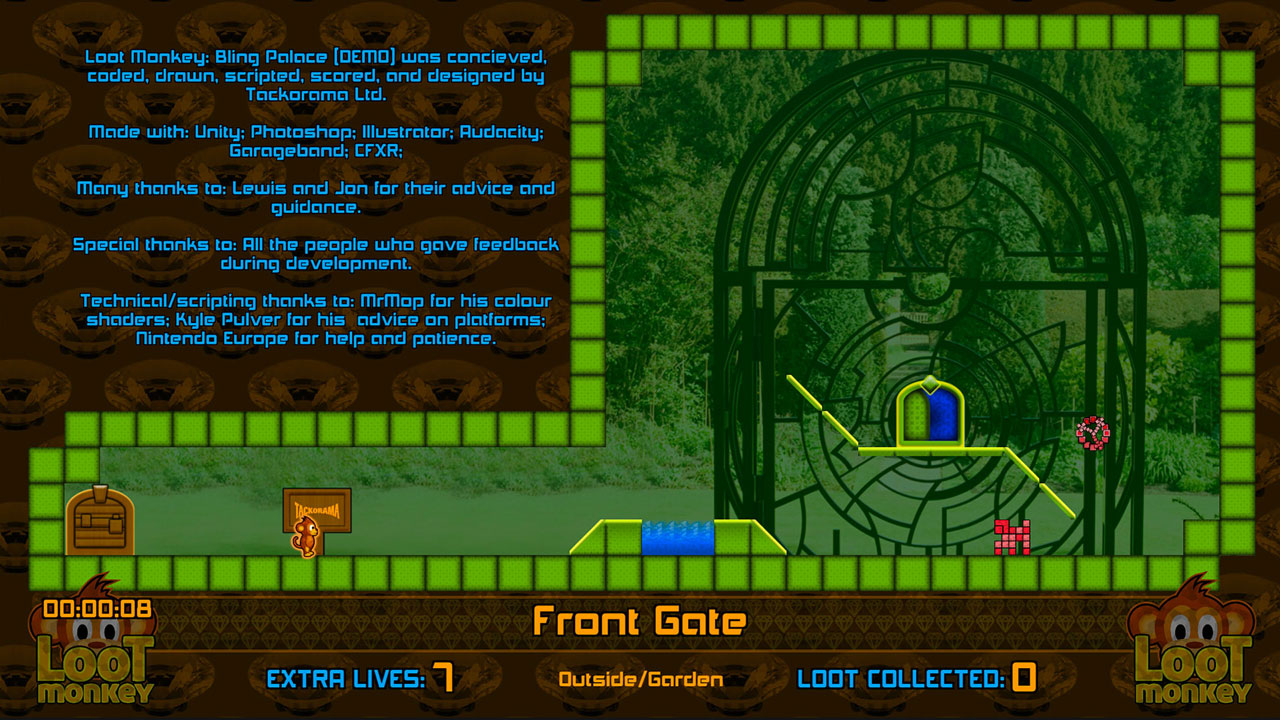Image resolution: width=1280 pixels, height=720 pixels.
Task: Select the wooden treasure chest
Action: click(99, 520)
